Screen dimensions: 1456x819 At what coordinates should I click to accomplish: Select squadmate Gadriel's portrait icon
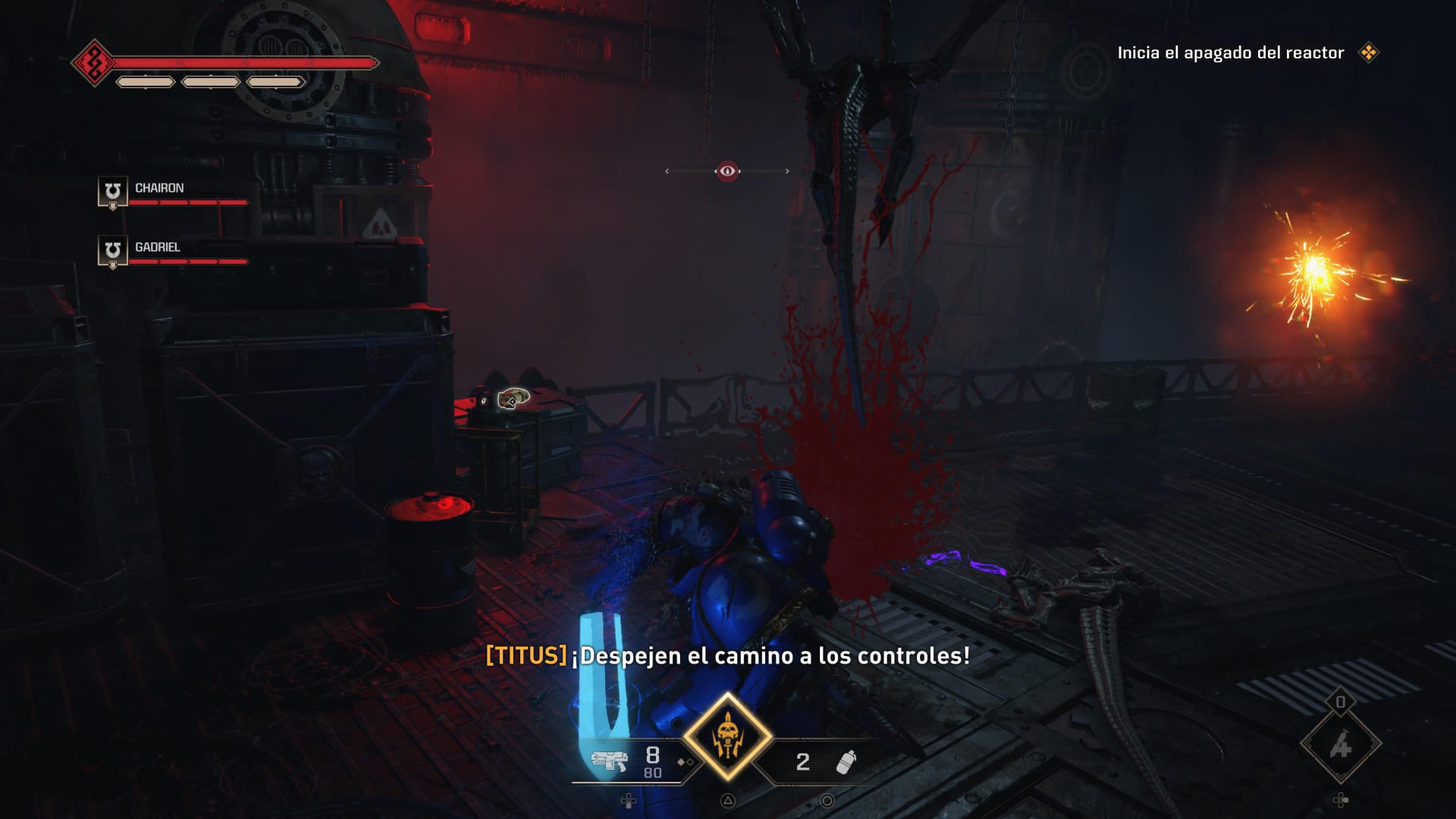click(112, 251)
